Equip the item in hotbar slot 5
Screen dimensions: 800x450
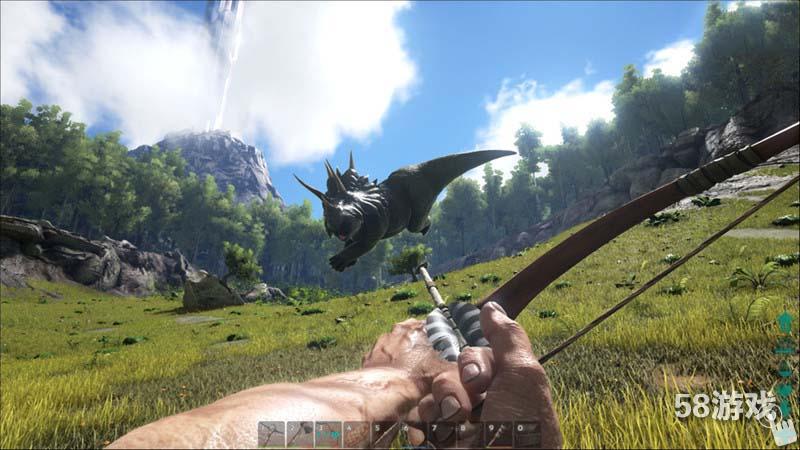pos(385,434)
